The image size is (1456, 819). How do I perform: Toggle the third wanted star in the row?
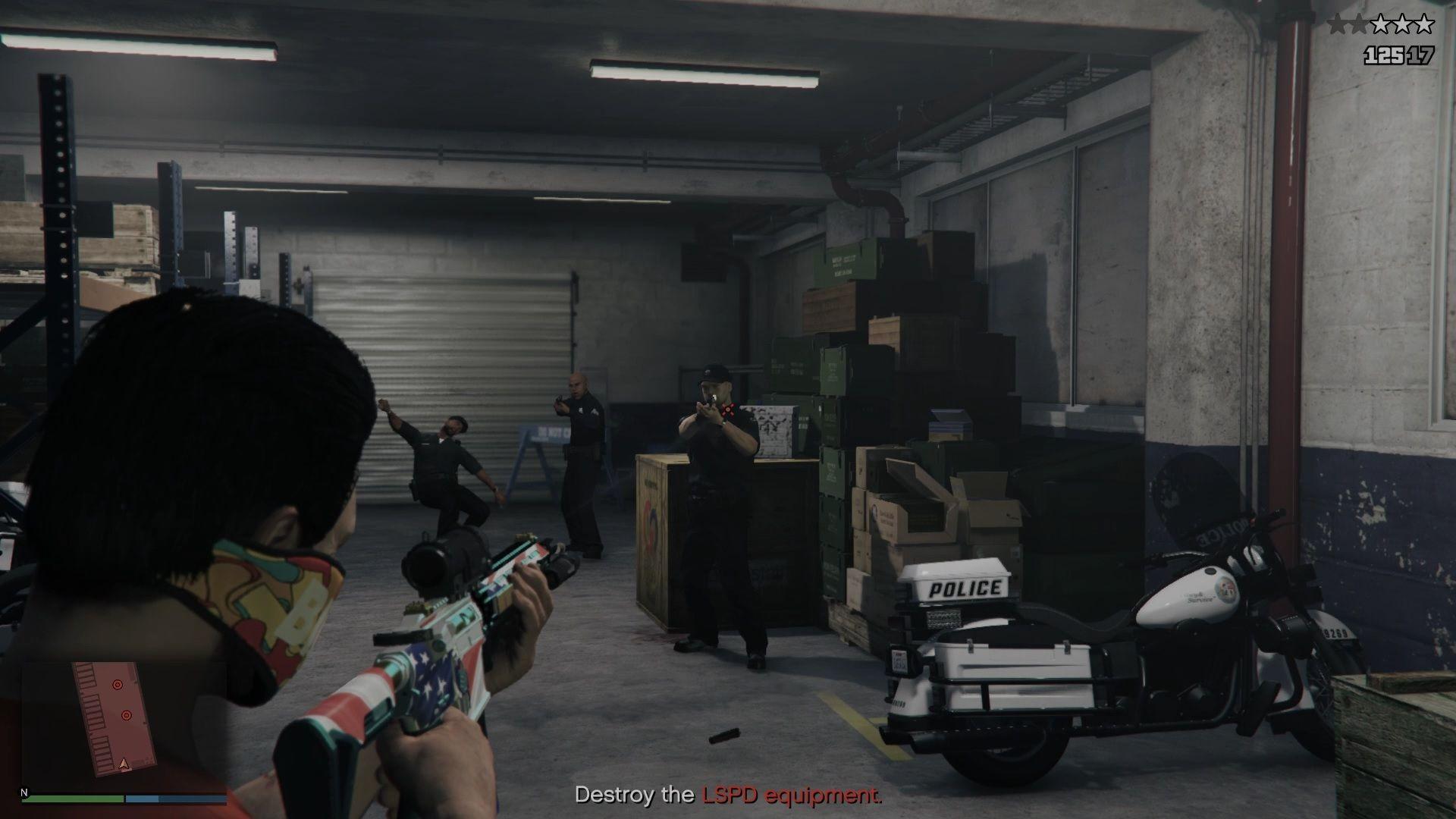1381,24
